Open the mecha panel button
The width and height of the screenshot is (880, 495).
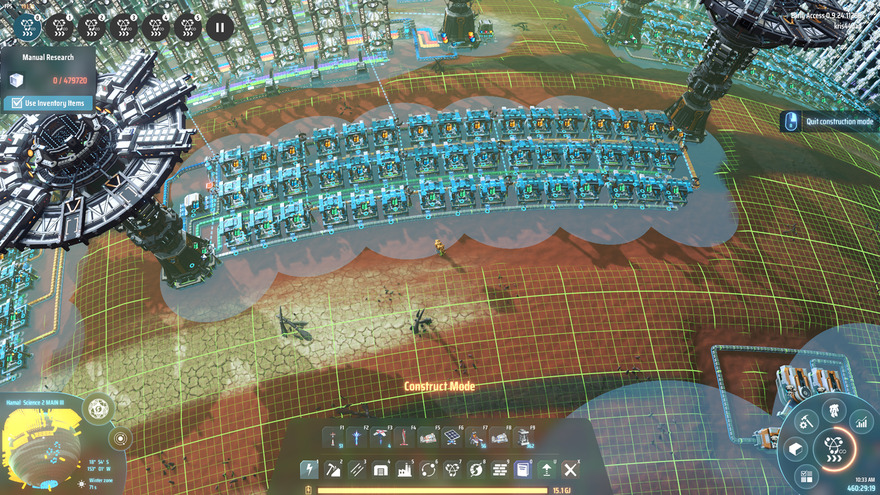(x=832, y=410)
